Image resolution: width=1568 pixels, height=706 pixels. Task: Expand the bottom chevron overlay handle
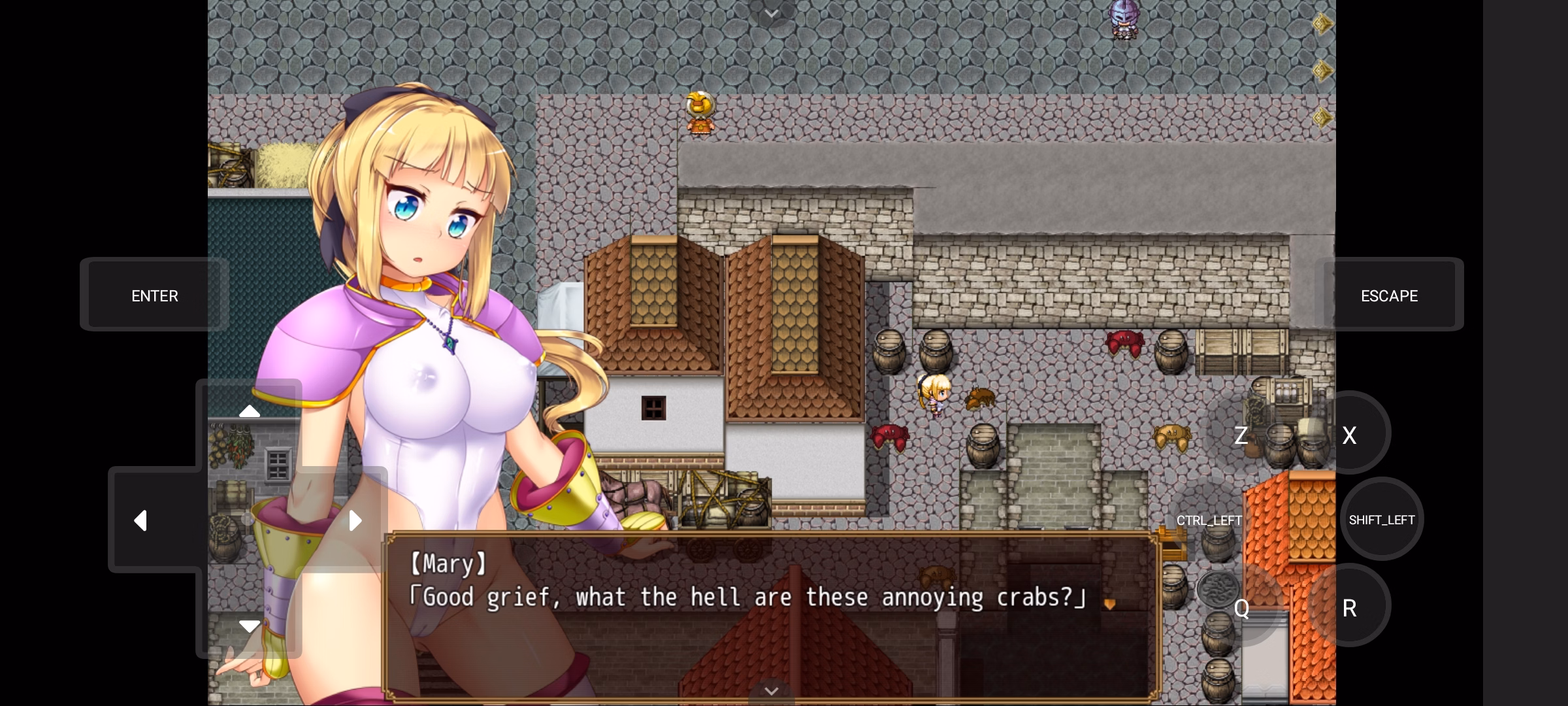pos(772,692)
